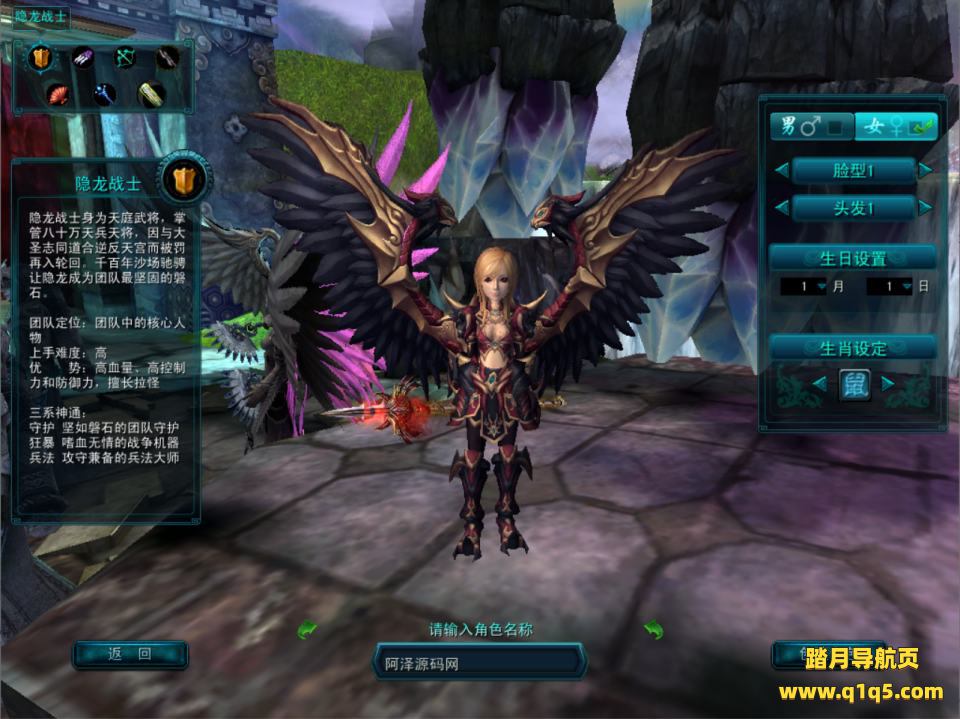Cycle to previous zodiac sign (生肖)
The image size is (960, 719).
coord(819,384)
